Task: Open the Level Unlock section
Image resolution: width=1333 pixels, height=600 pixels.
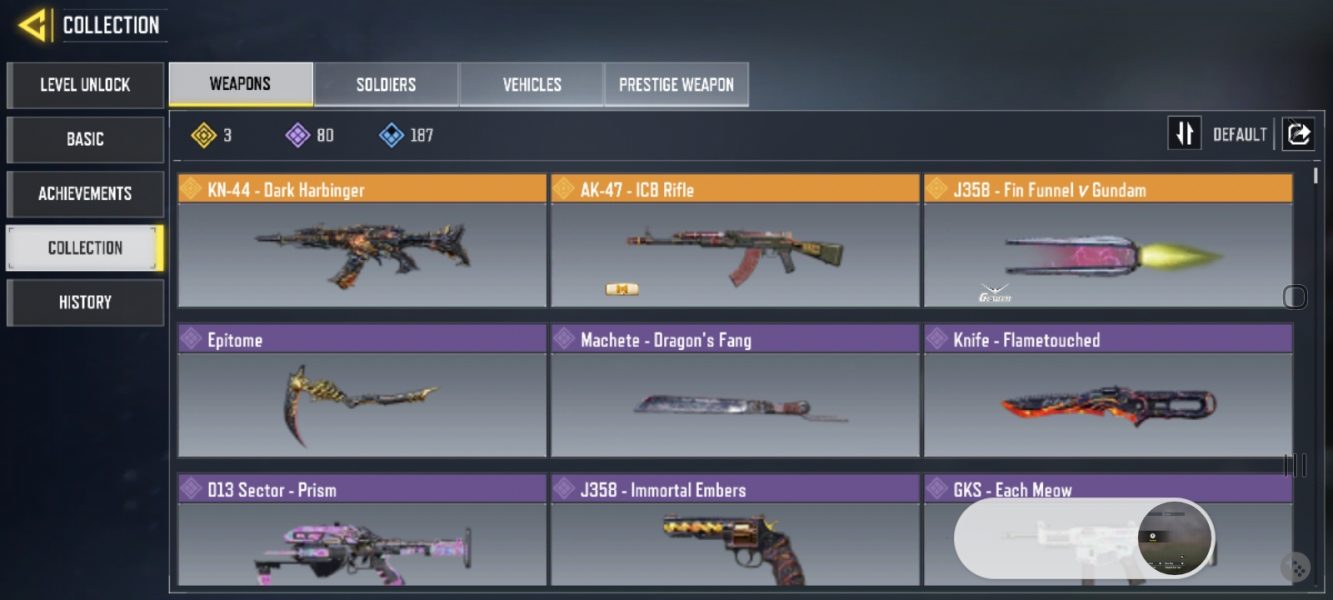Action: [x=85, y=85]
